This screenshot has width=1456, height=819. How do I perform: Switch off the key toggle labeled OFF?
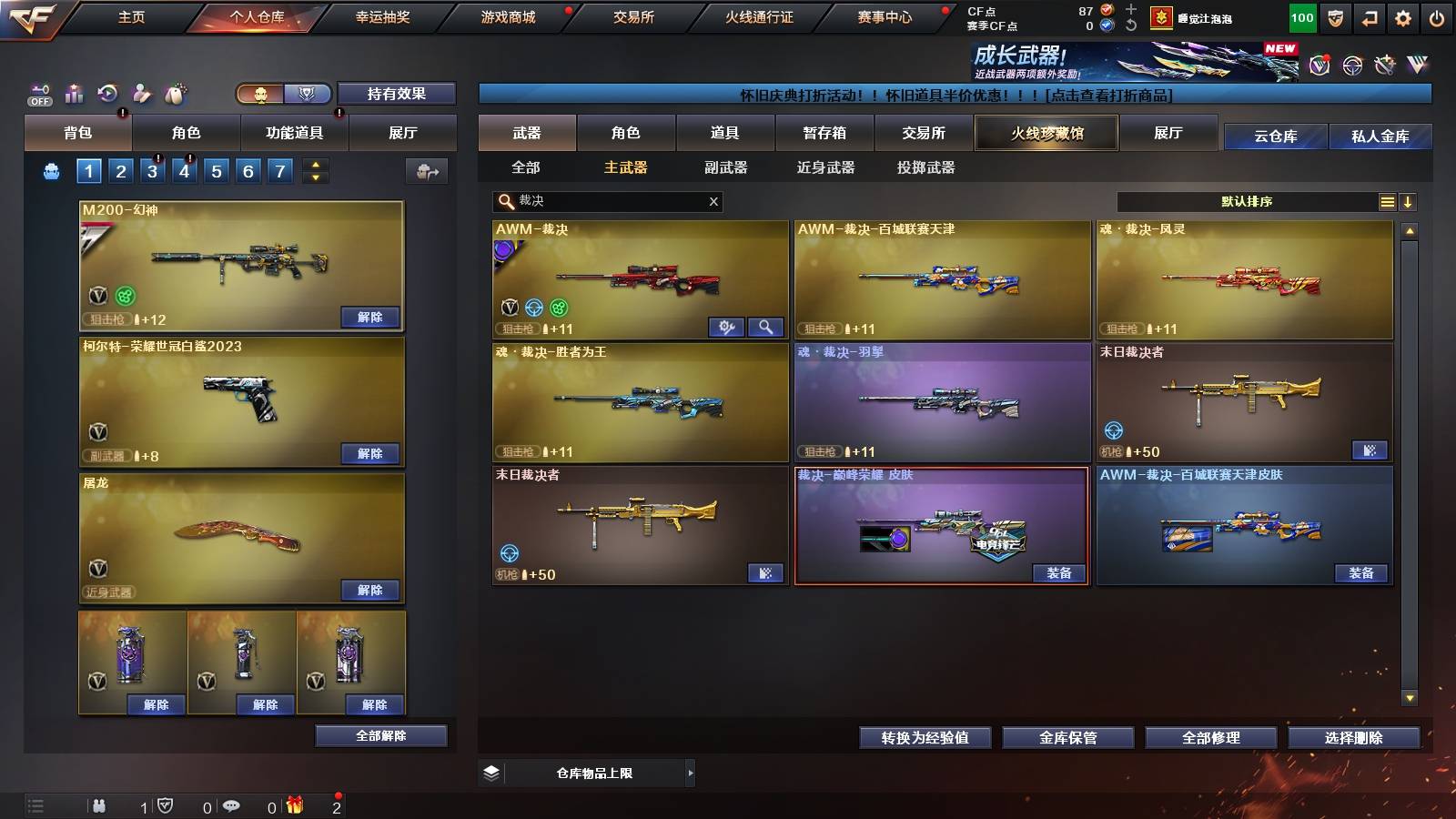38,92
